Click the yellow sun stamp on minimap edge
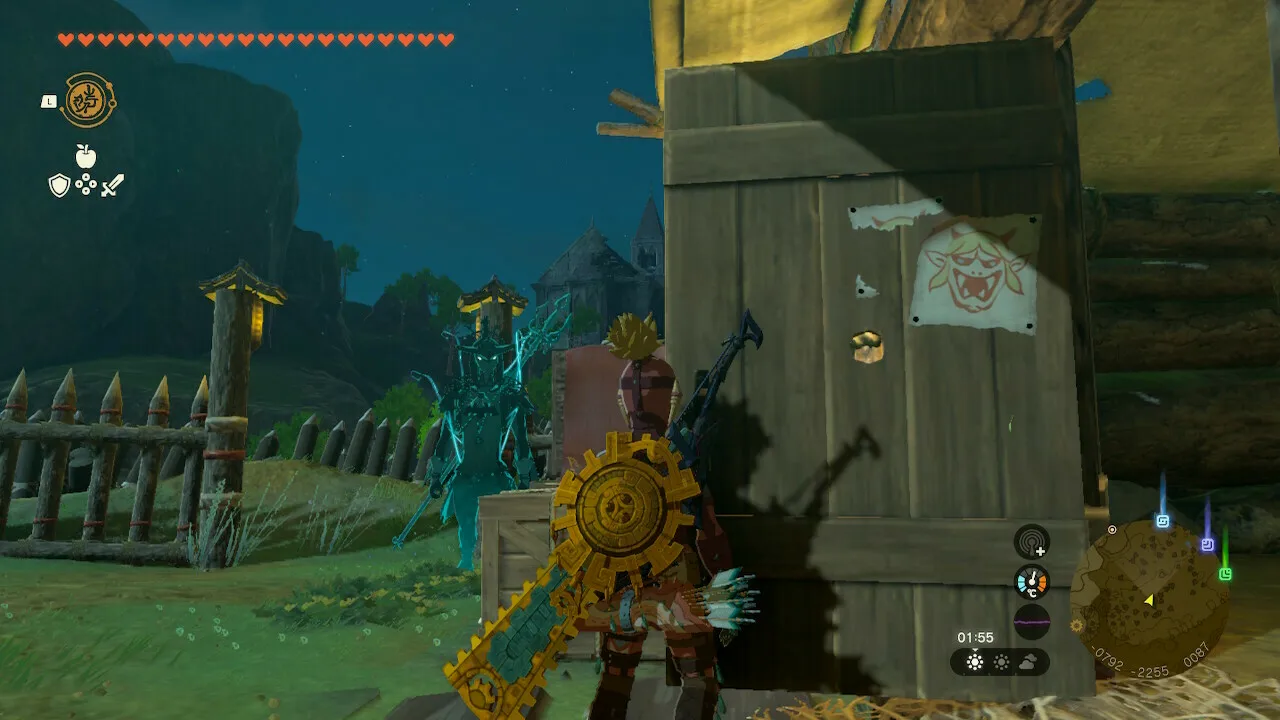This screenshot has height=720, width=1280. point(1076,626)
